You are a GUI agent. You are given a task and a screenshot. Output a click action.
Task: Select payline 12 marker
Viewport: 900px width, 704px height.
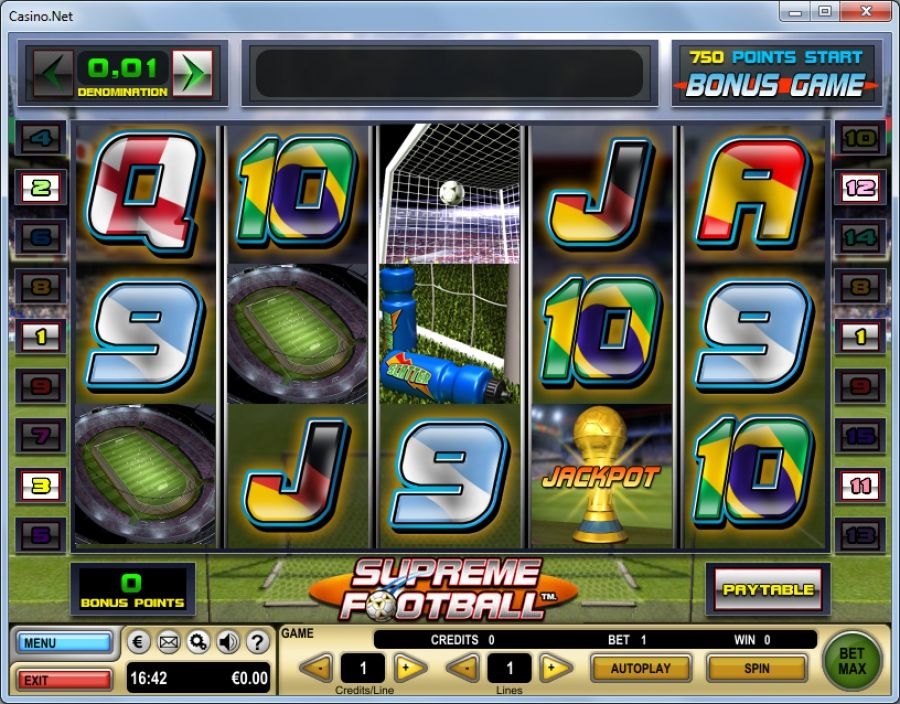point(859,187)
